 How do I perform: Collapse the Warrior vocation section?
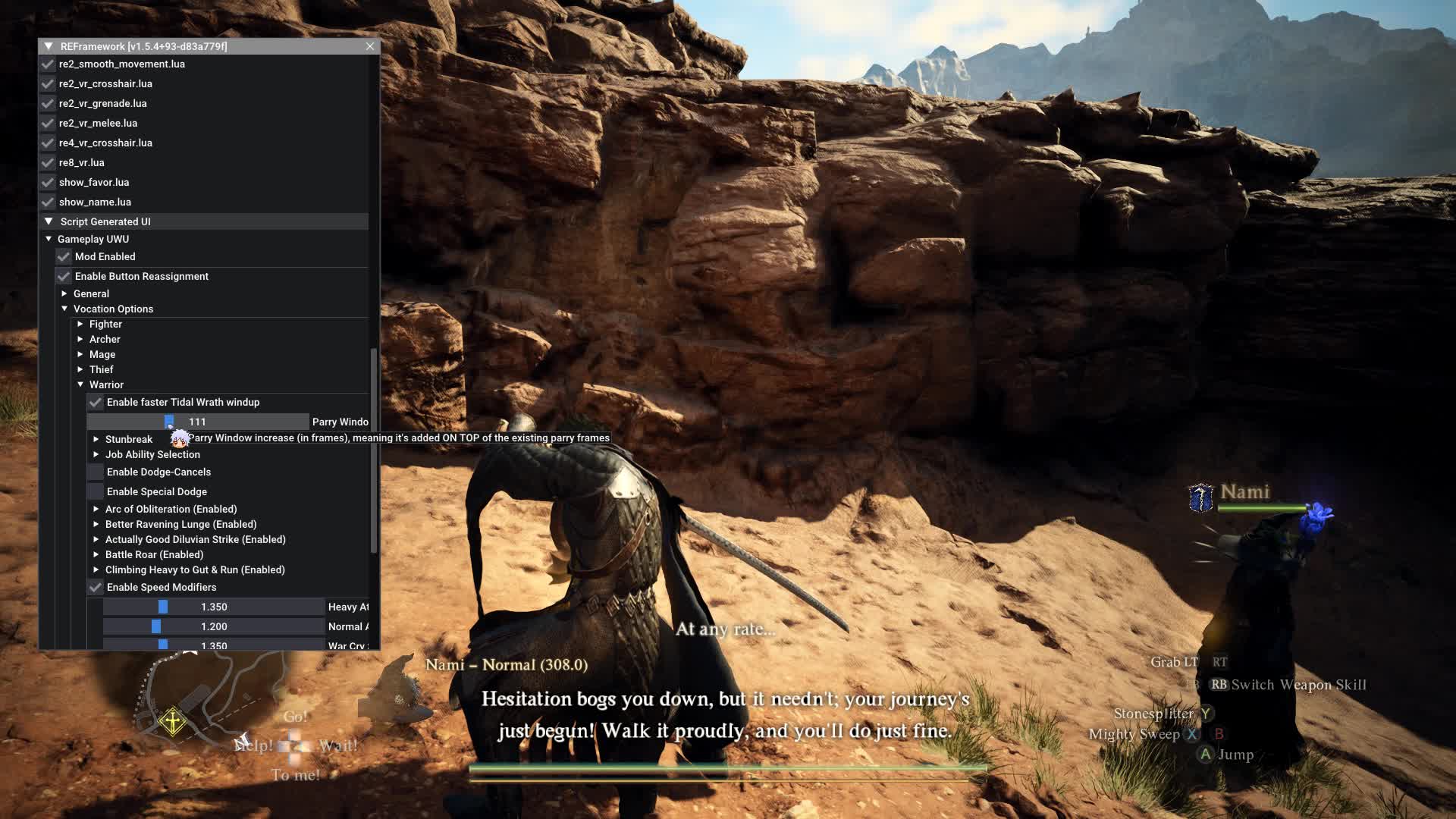click(x=80, y=384)
